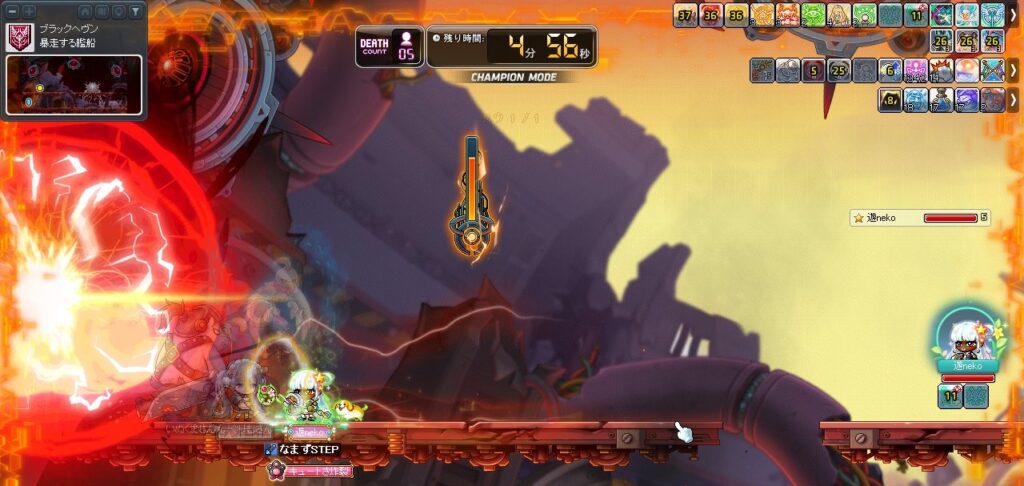
Task: Click the cooldown icon showing 25
Action: click(839, 71)
